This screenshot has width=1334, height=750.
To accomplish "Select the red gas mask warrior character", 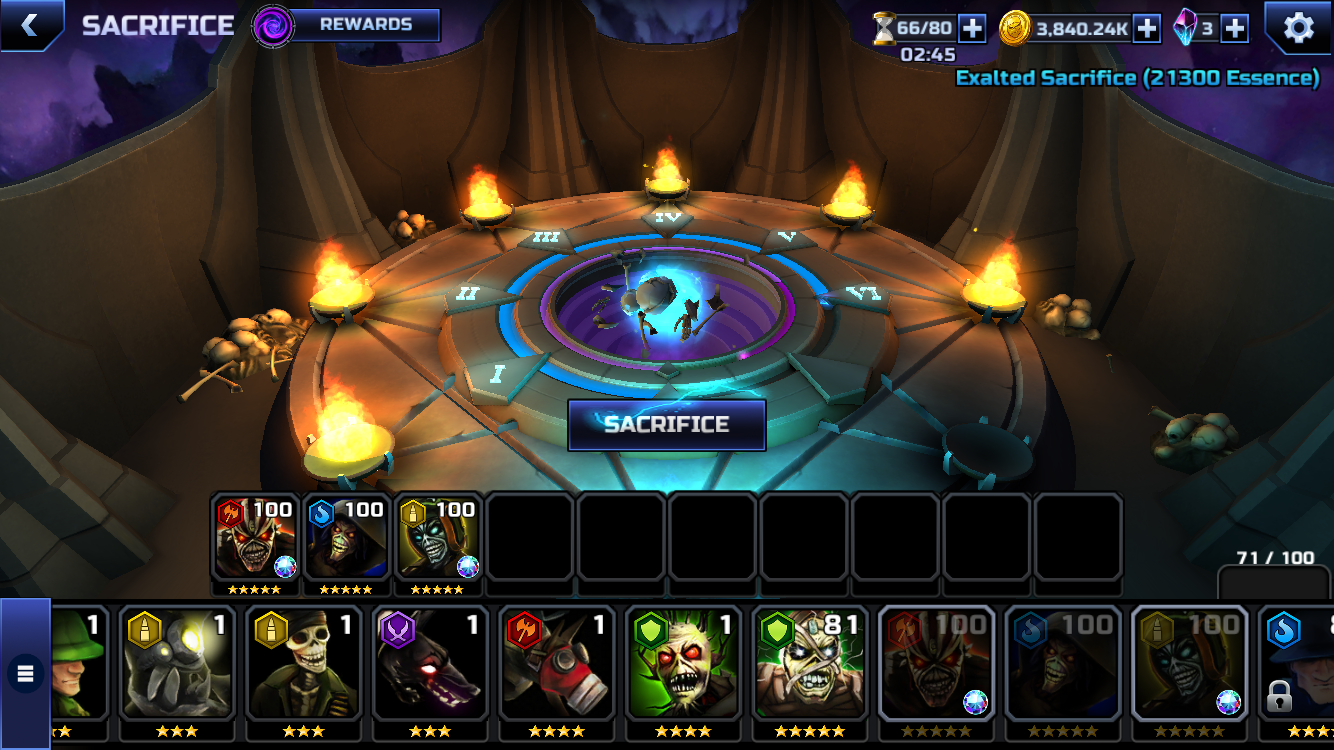I will click(x=557, y=663).
